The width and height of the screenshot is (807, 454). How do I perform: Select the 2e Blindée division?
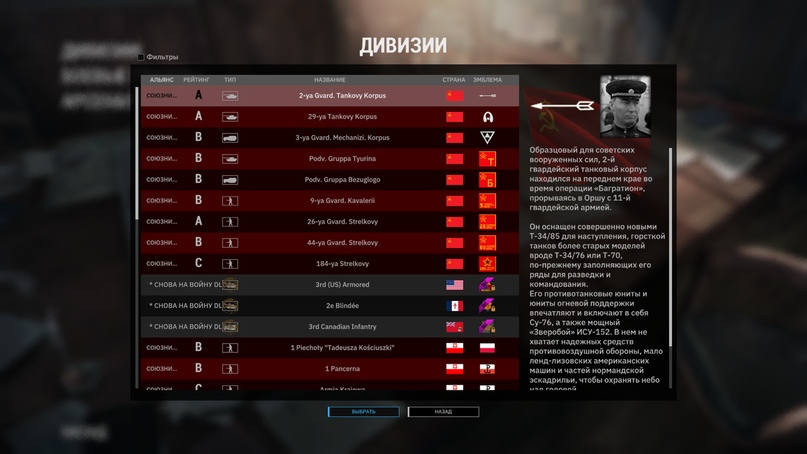[329, 306]
